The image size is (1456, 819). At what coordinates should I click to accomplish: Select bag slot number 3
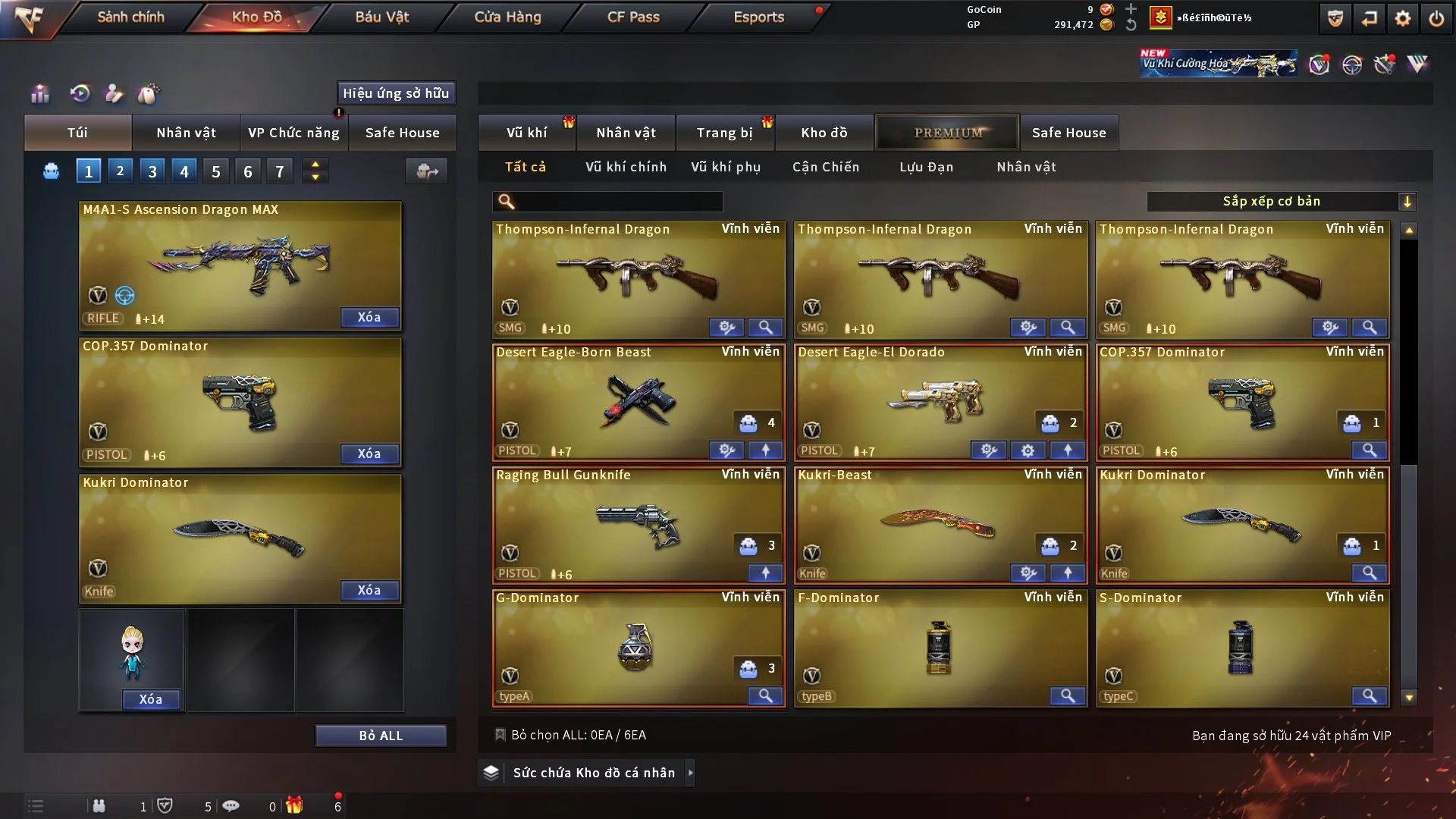click(152, 171)
